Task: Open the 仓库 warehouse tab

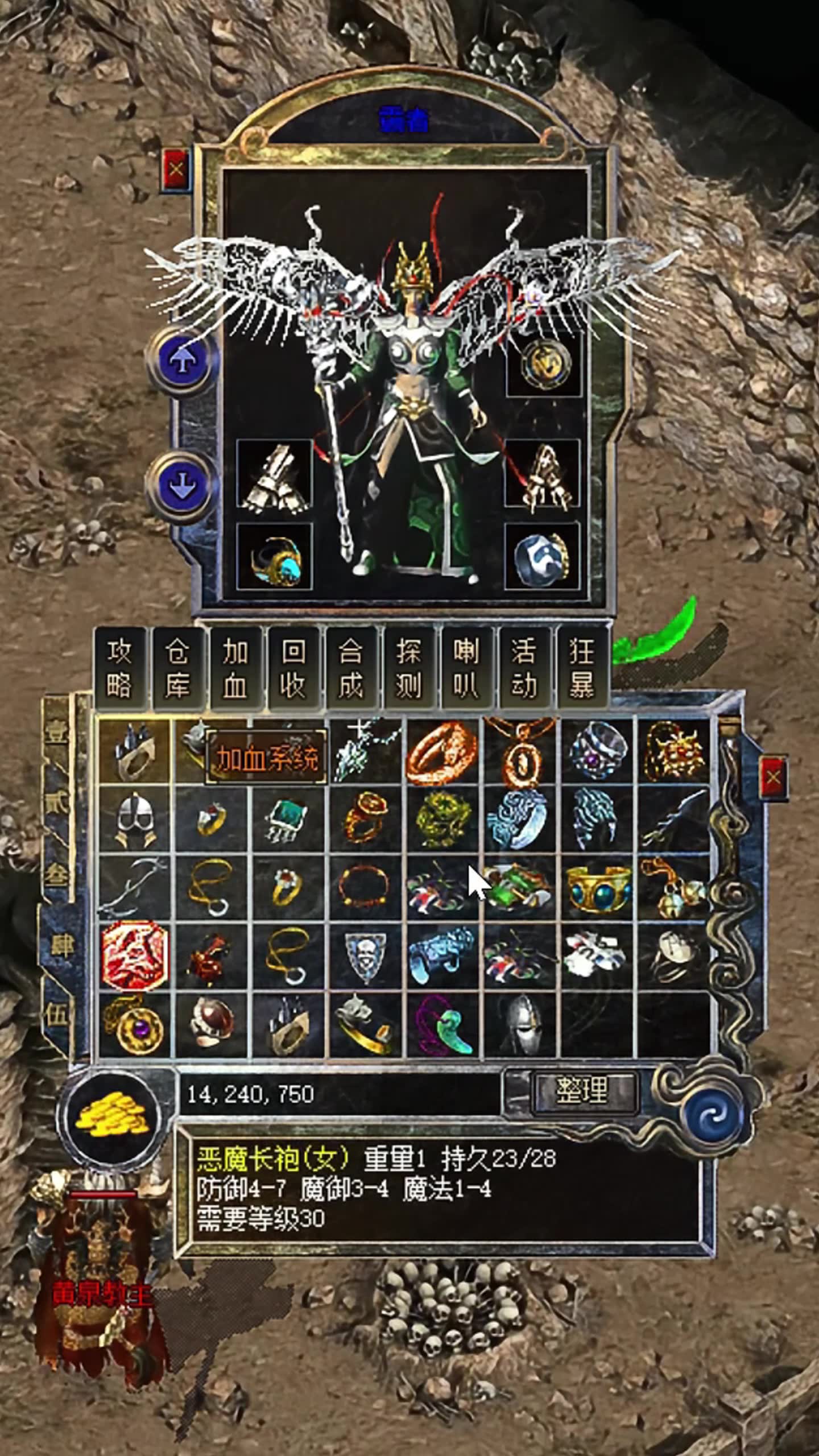Action: 177,668
